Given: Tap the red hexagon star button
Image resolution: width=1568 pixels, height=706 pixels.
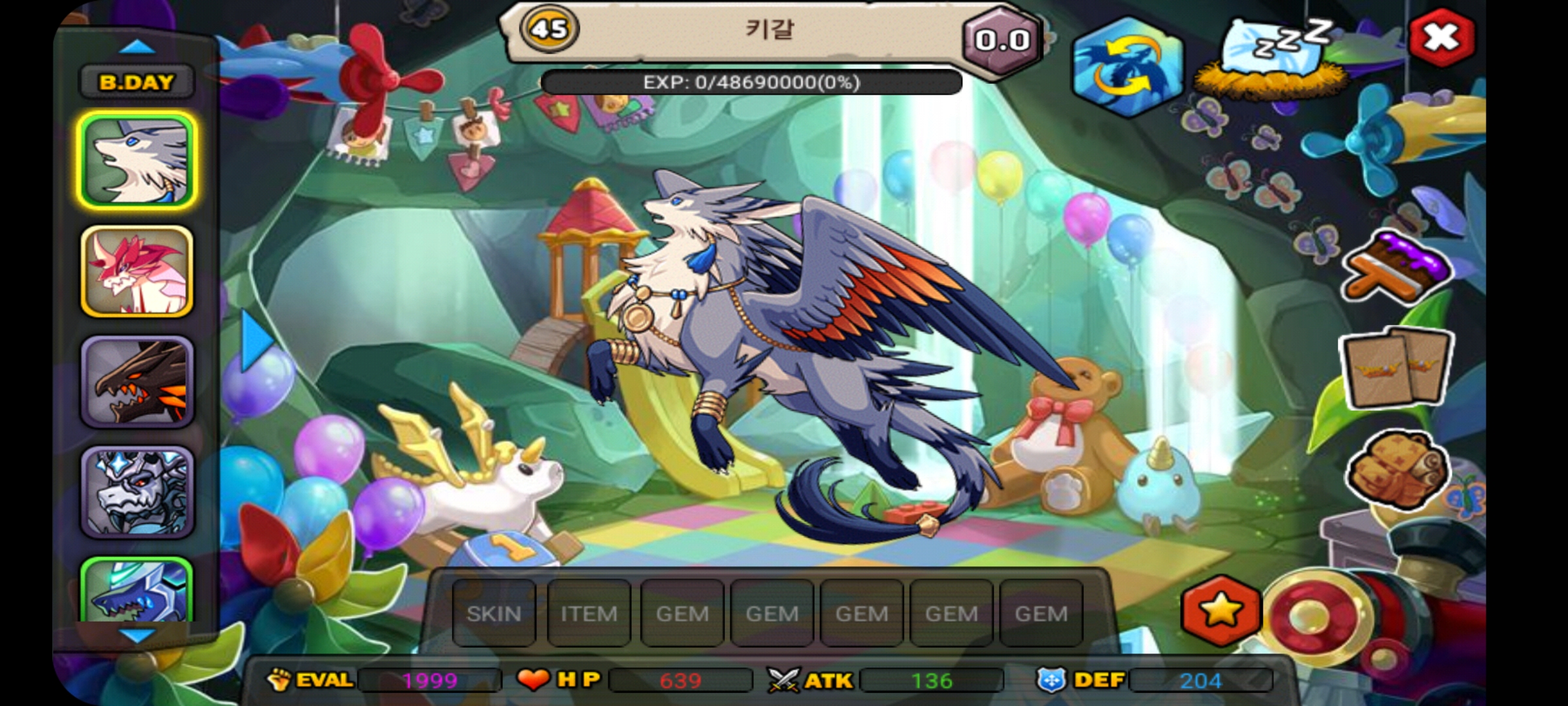Looking at the screenshot, I should point(1221,612).
